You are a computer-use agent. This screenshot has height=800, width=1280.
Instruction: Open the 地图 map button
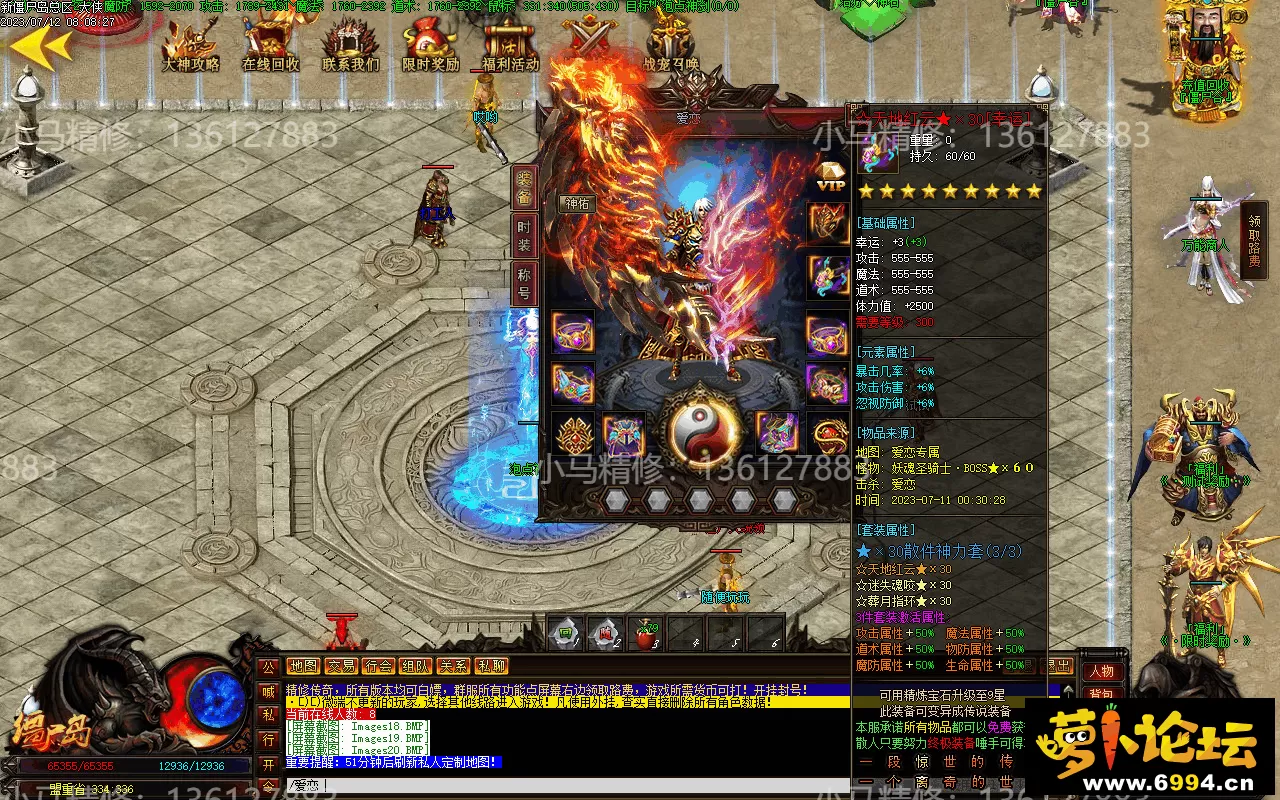click(302, 666)
